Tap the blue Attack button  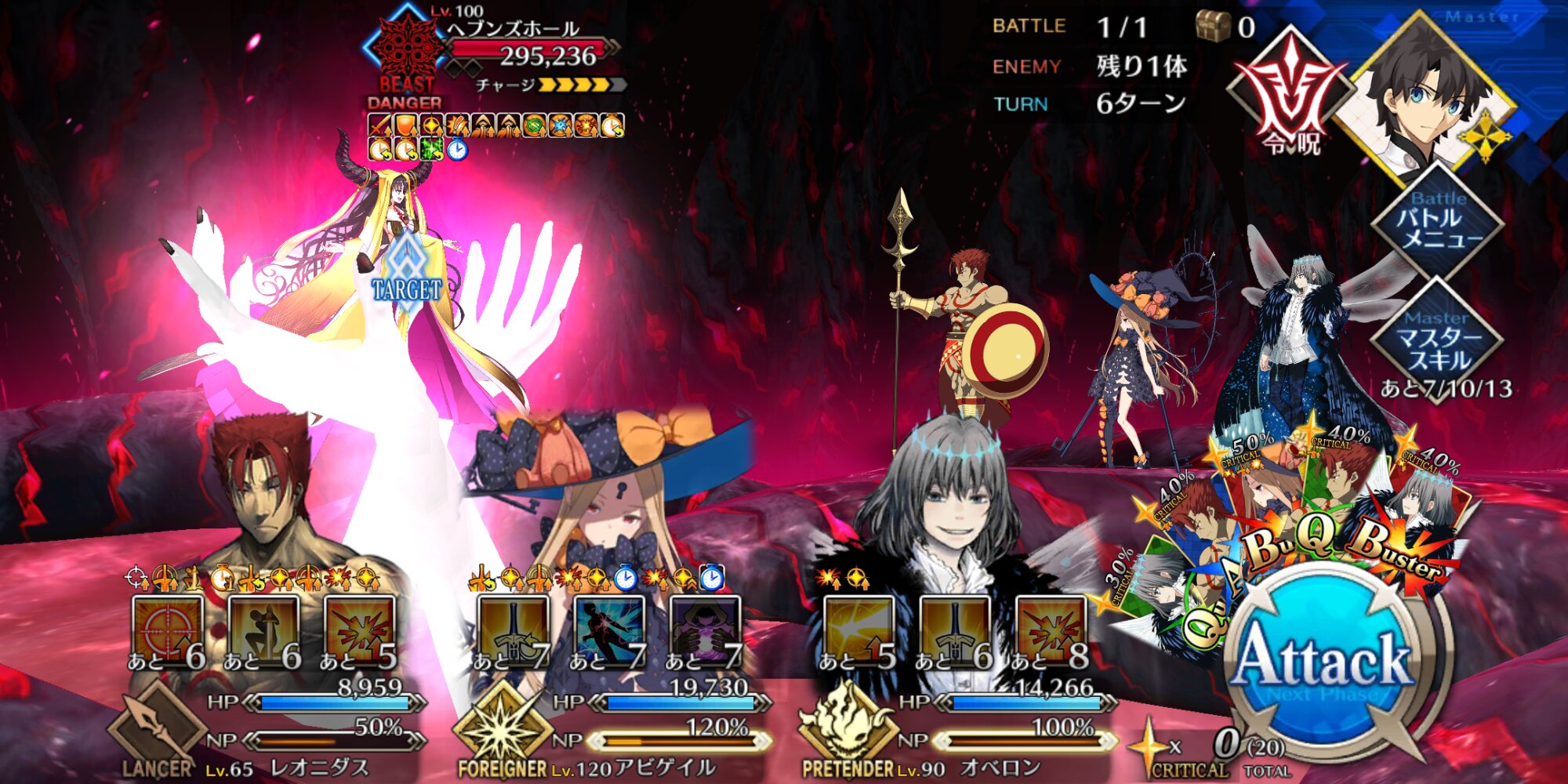click(1323, 662)
